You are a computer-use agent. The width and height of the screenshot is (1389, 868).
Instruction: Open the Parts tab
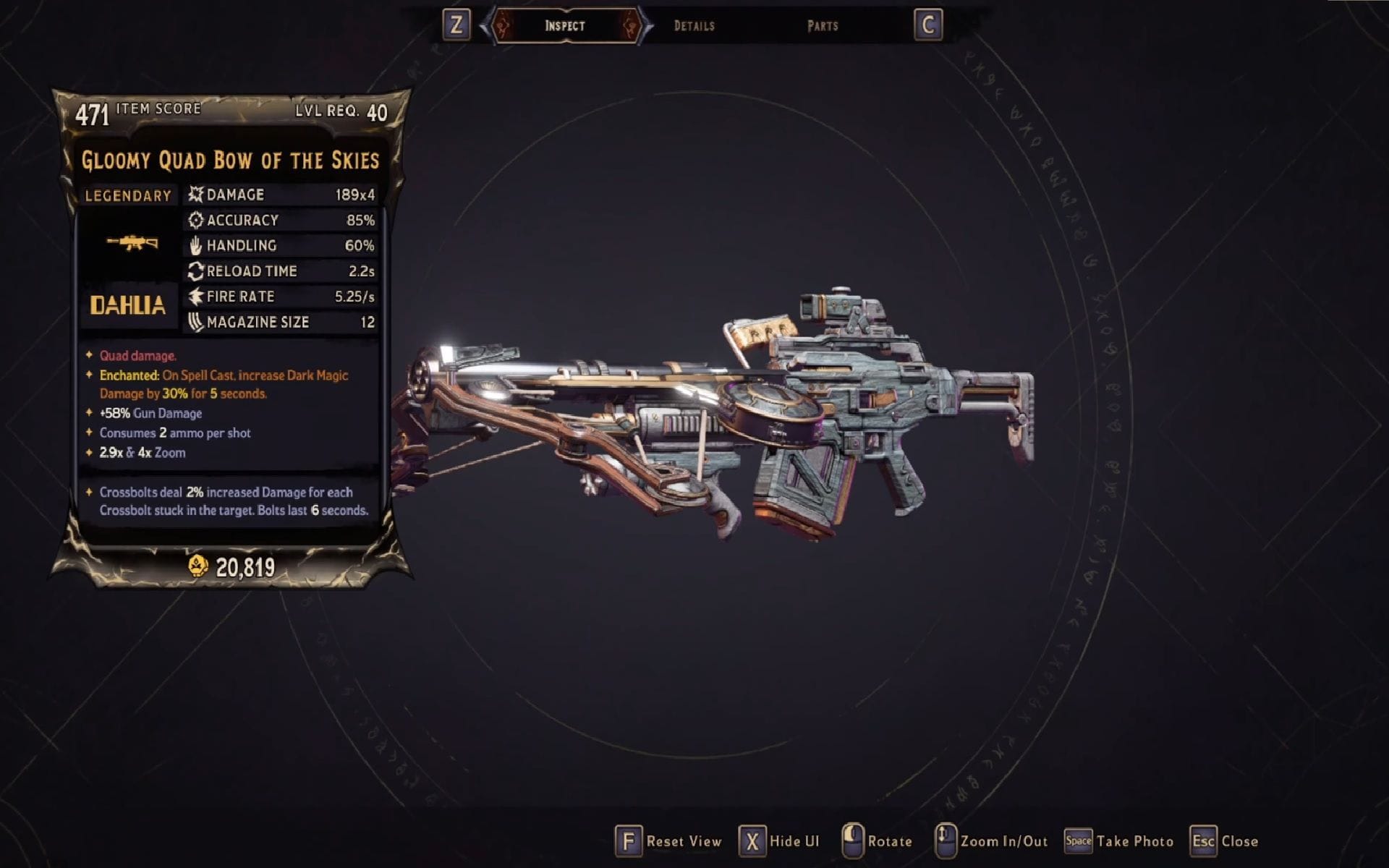[x=822, y=25]
